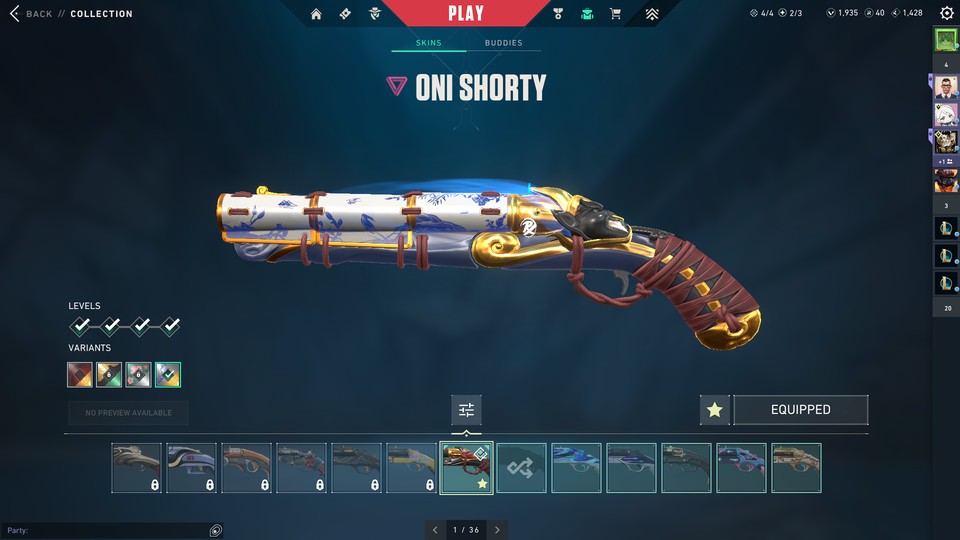
Task: Select the Skins tab
Action: pos(428,43)
